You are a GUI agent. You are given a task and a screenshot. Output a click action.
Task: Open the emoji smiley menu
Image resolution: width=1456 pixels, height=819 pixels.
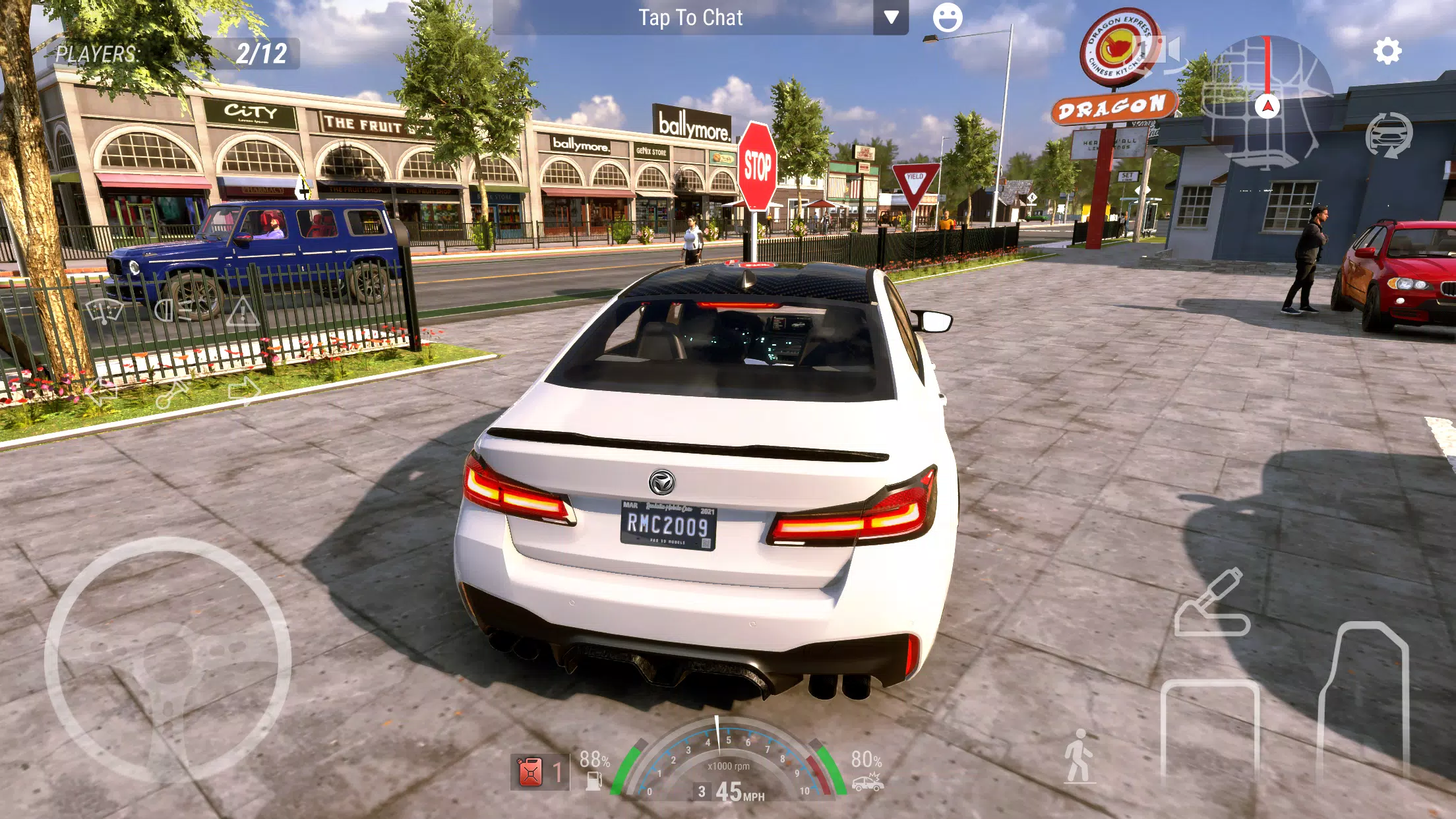pos(948,18)
